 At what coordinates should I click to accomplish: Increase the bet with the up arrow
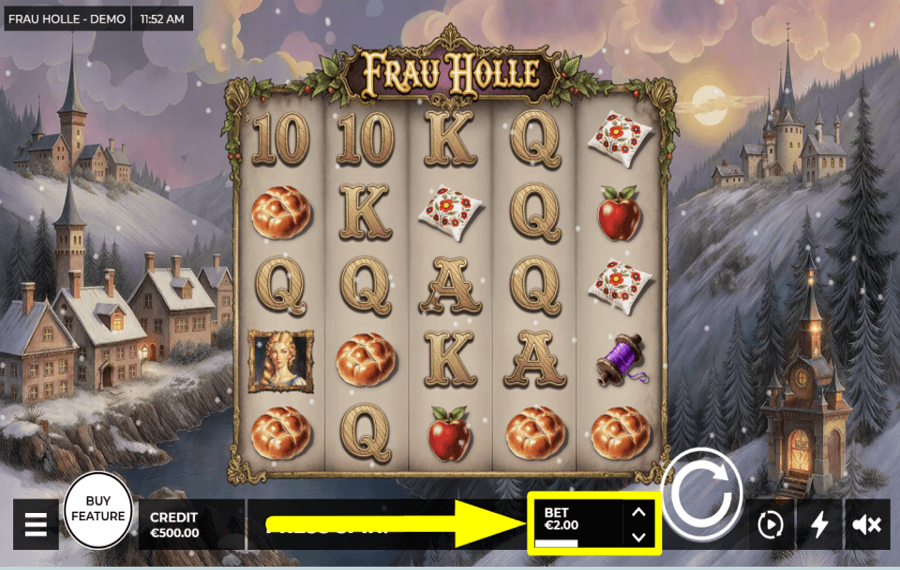639,512
